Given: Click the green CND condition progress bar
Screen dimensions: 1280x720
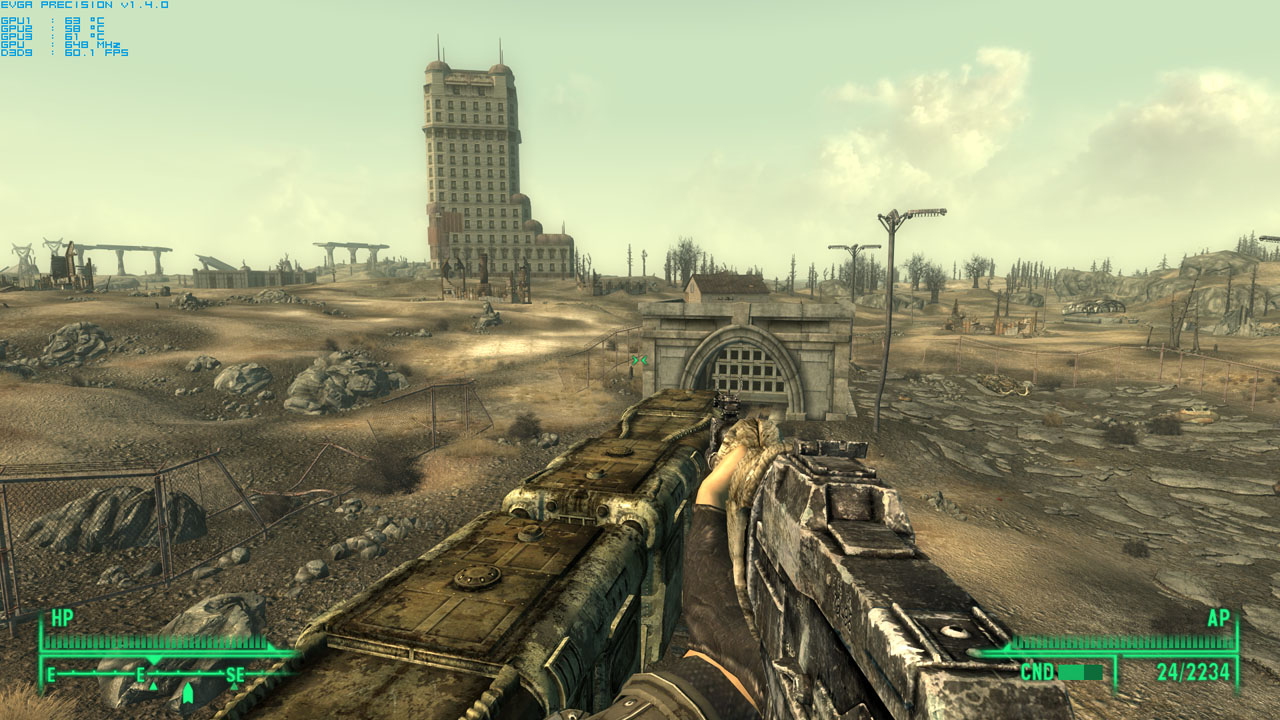Looking at the screenshot, I should (1080, 673).
